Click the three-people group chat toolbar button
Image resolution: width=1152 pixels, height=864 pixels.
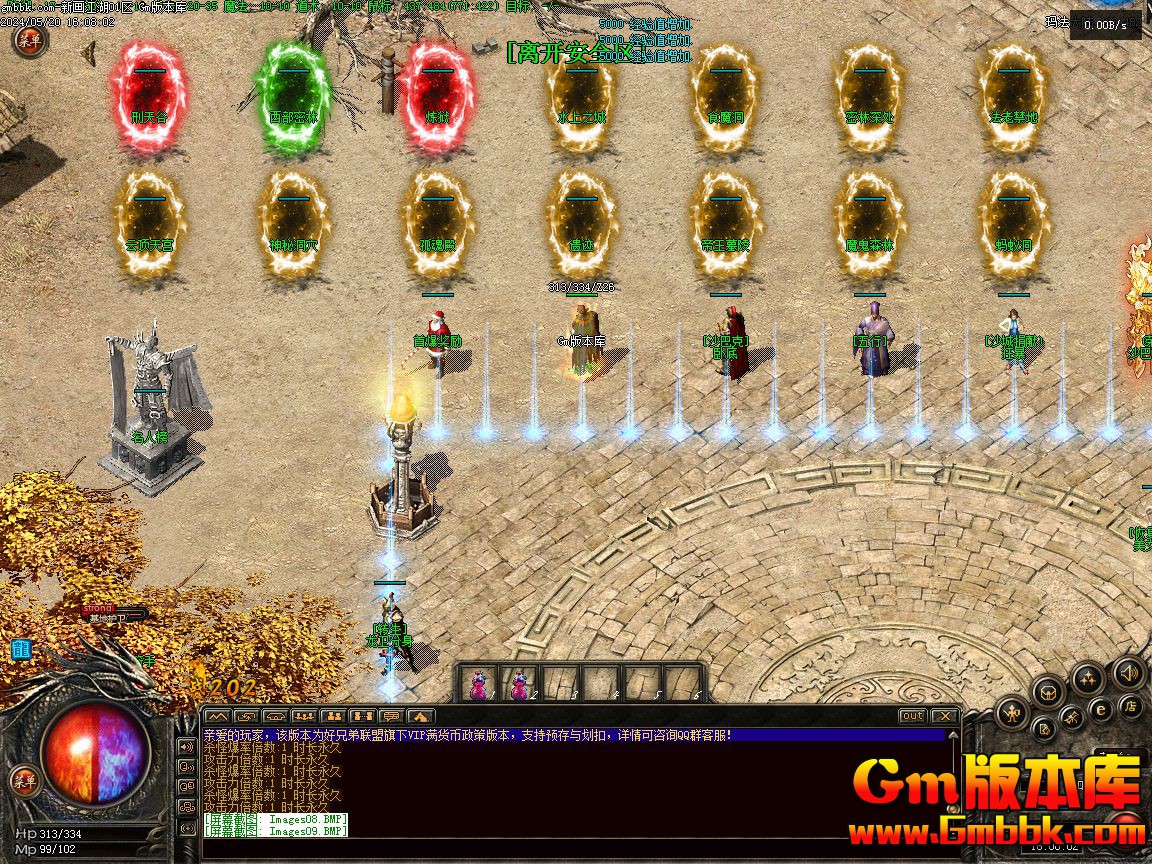[304, 716]
